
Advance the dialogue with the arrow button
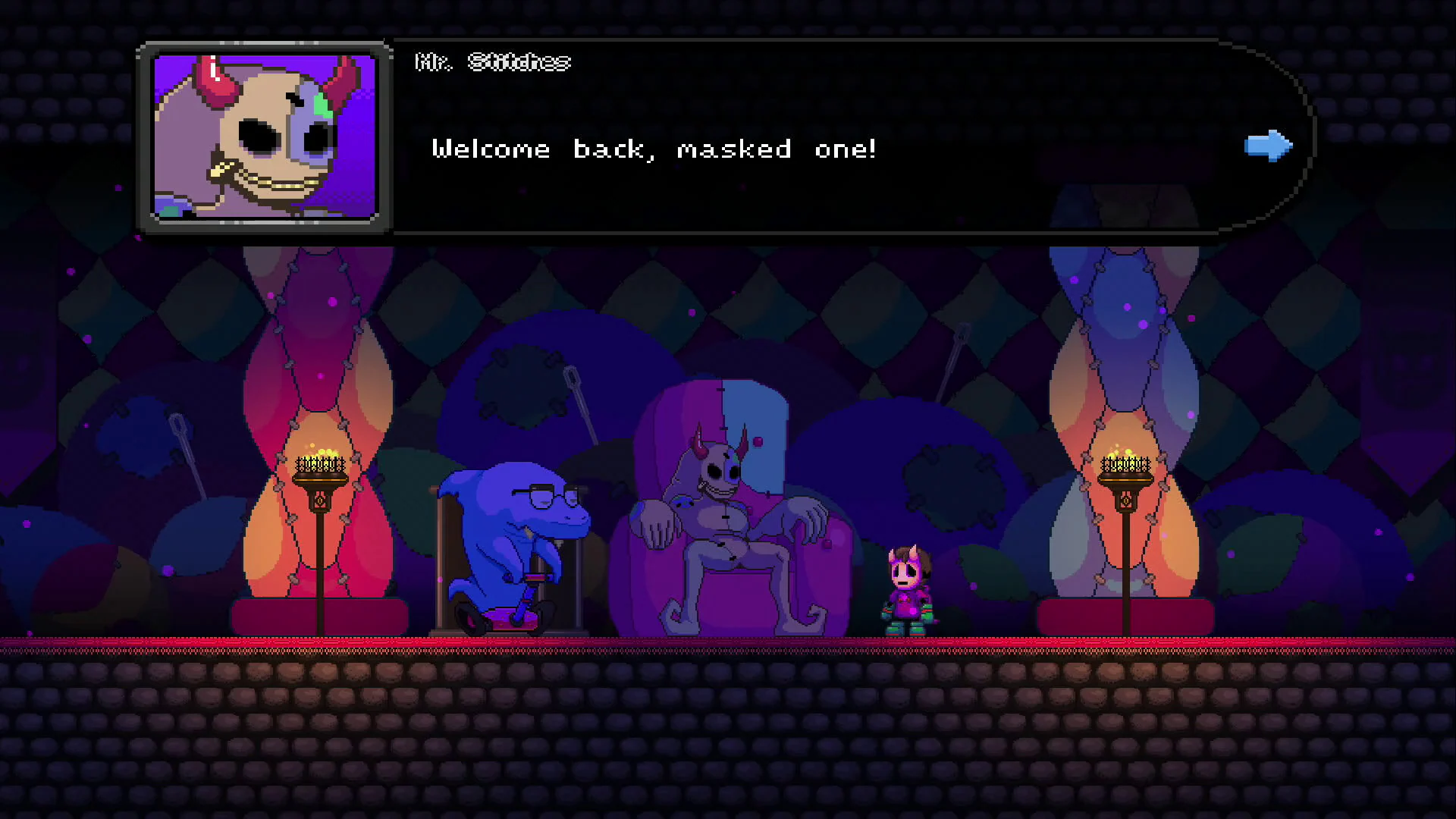[x=1268, y=146]
